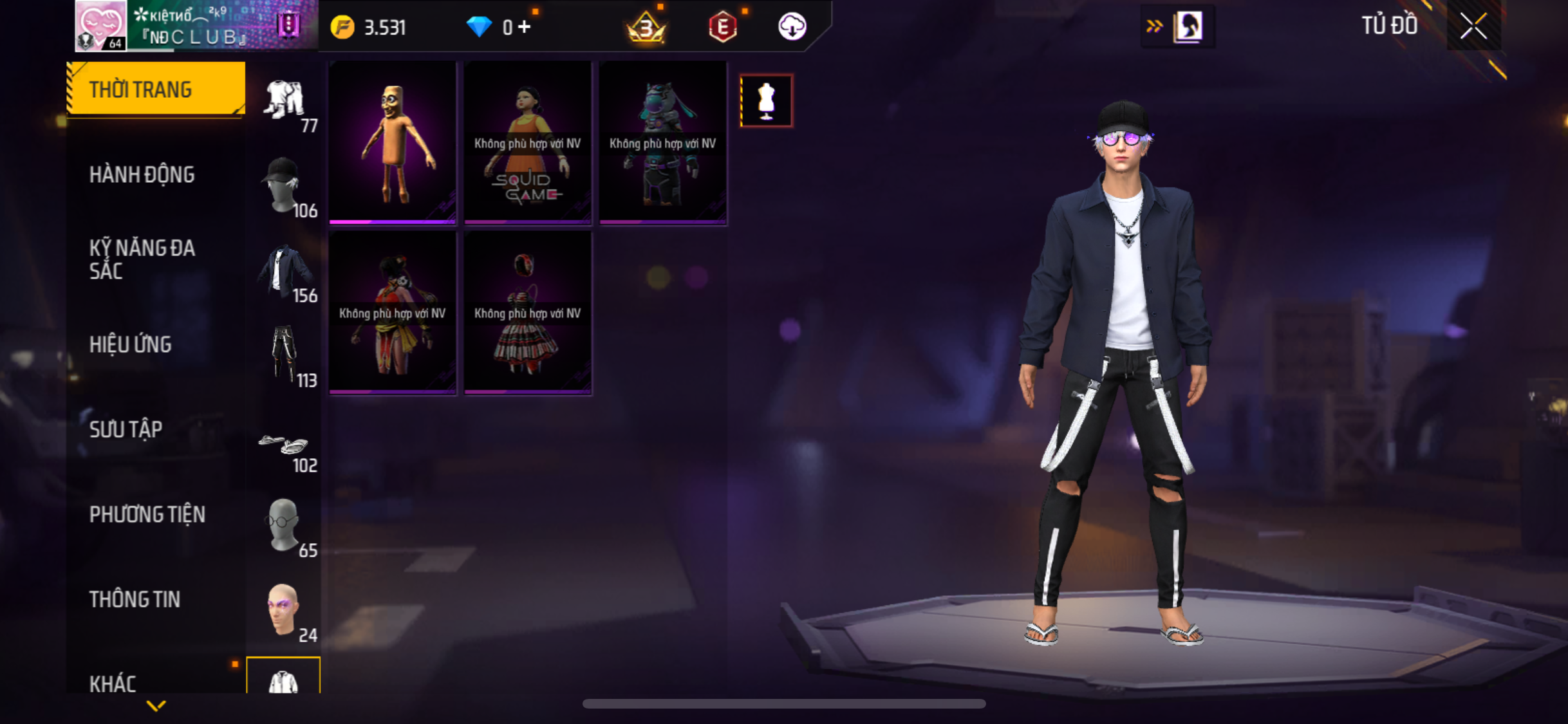Open the Hiệu Ứng category
1568x724 pixels.
point(131,344)
